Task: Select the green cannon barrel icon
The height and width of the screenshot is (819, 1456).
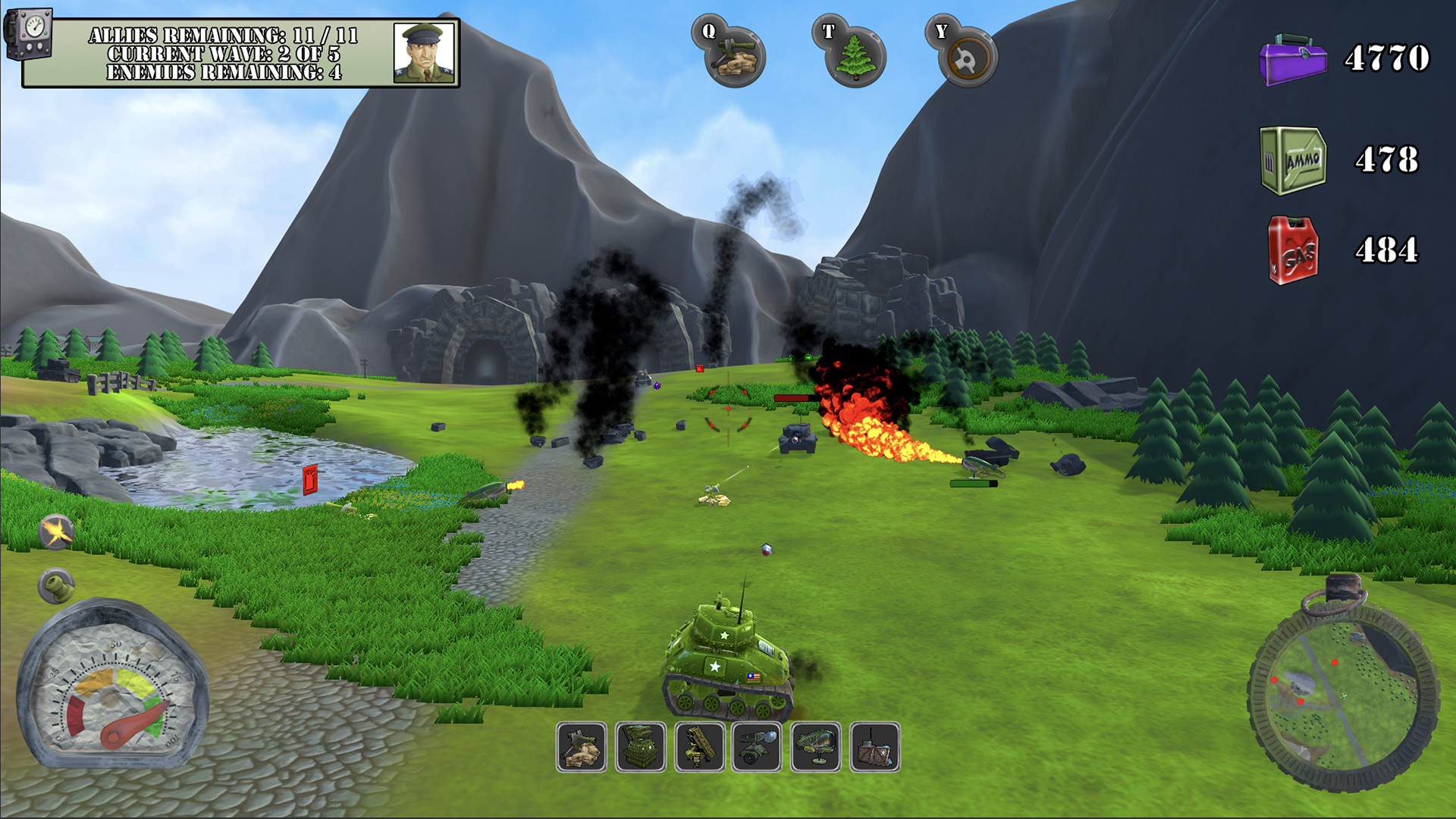Action: [x=56, y=585]
